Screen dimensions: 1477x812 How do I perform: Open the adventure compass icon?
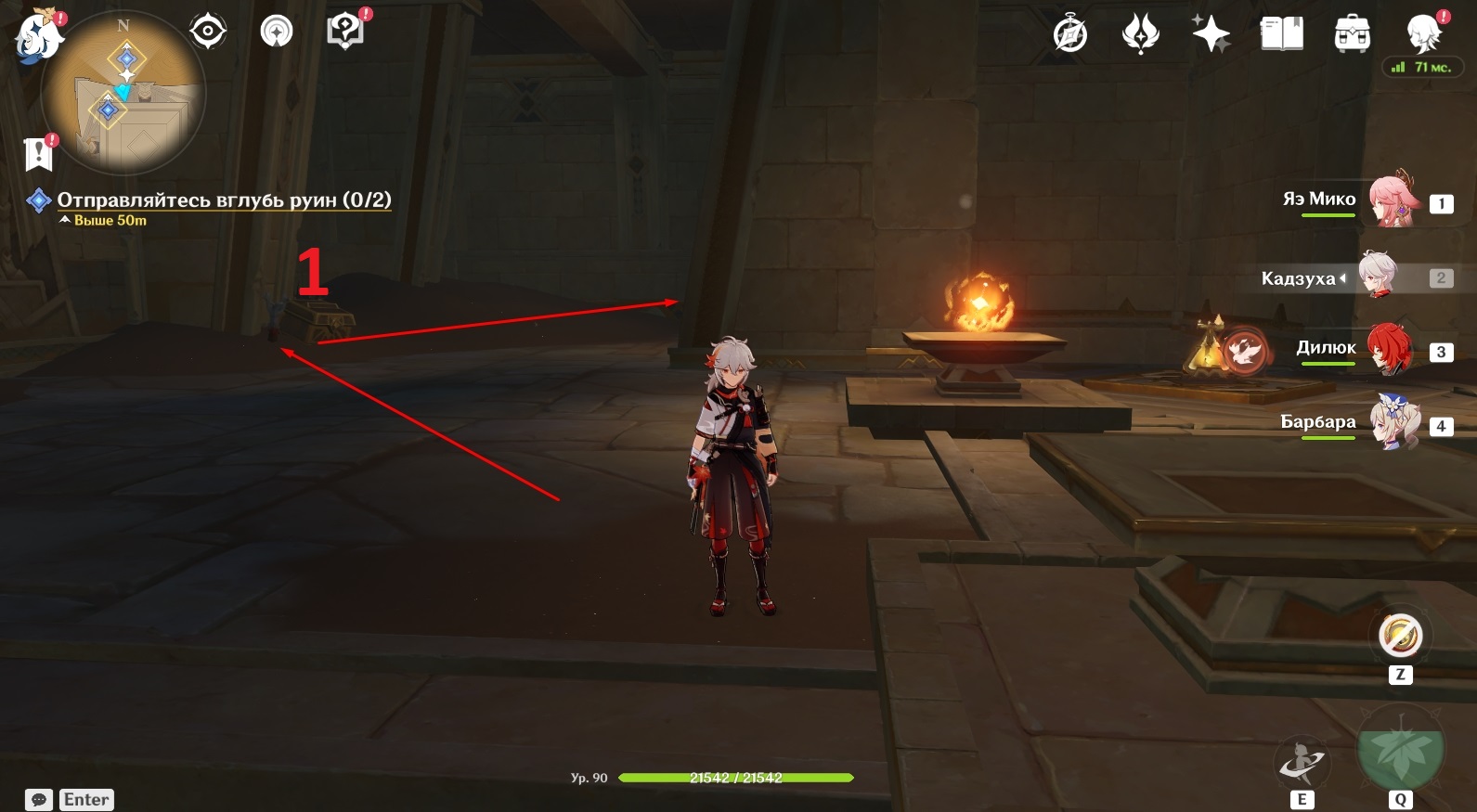(1070, 34)
